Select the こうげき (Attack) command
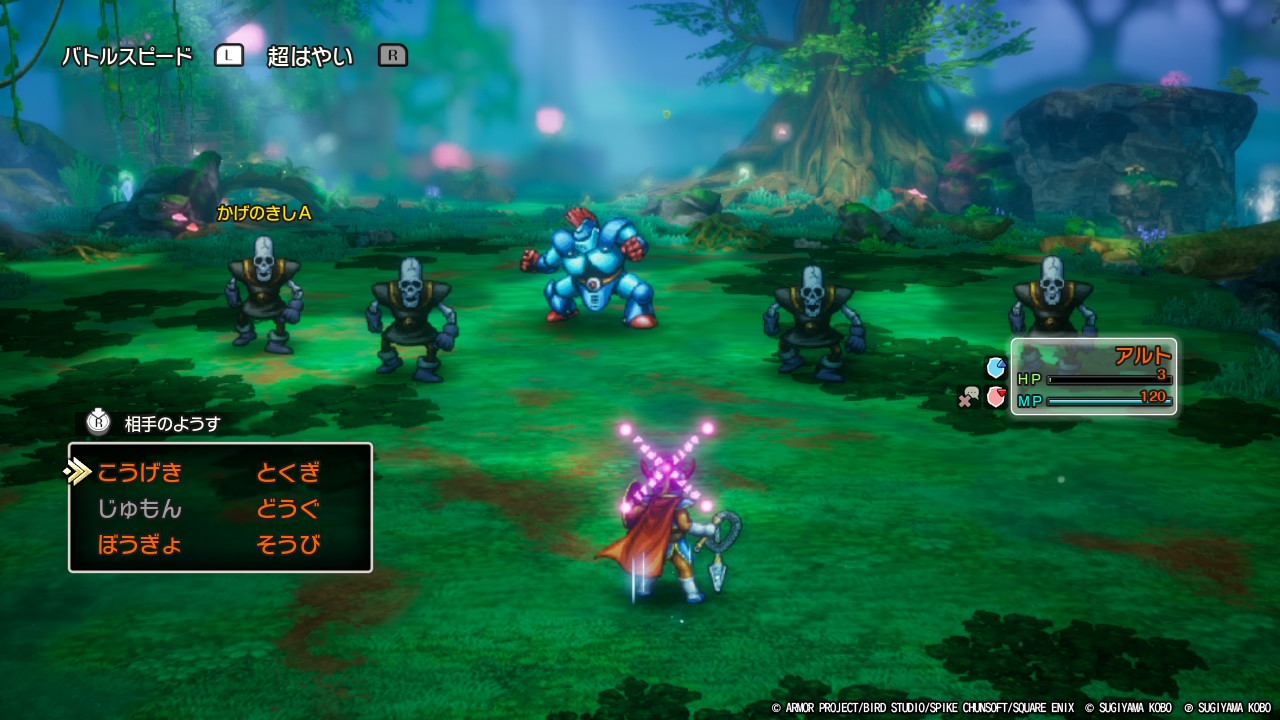The height and width of the screenshot is (720, 1280). pos(140,472)
